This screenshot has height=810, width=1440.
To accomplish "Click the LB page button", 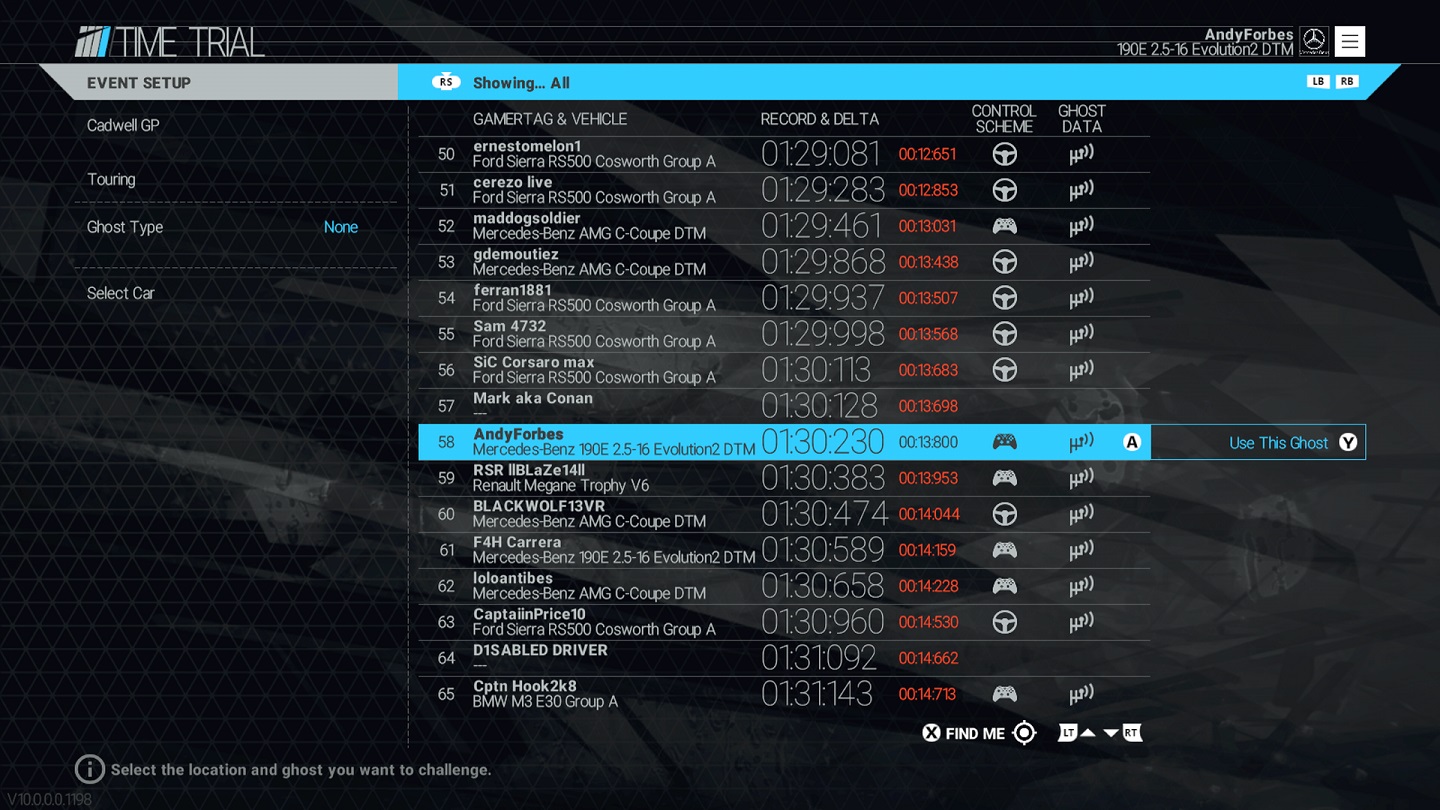I will (x=1318, y=81).
